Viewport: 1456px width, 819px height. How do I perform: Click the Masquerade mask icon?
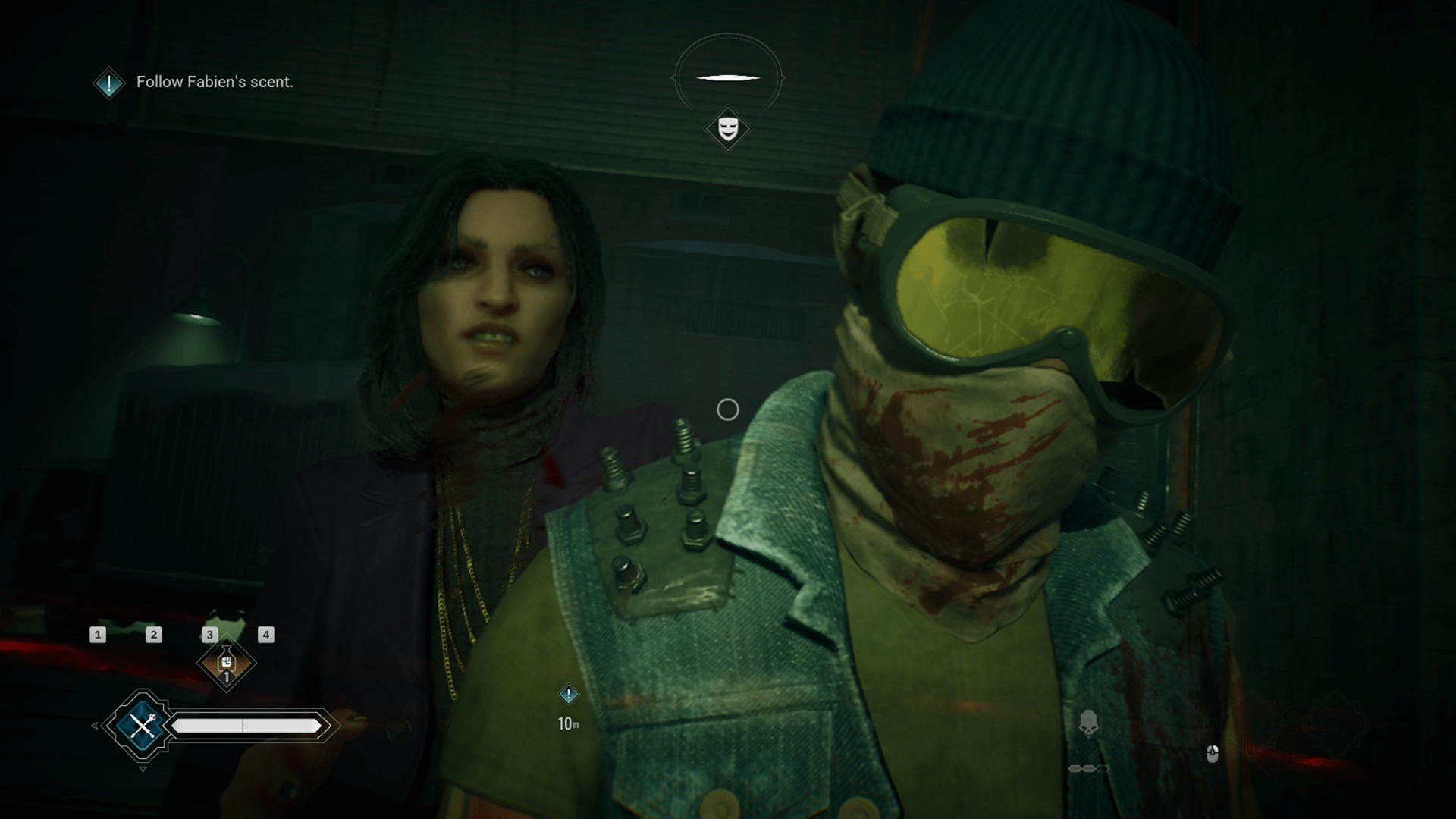[727, 128]
